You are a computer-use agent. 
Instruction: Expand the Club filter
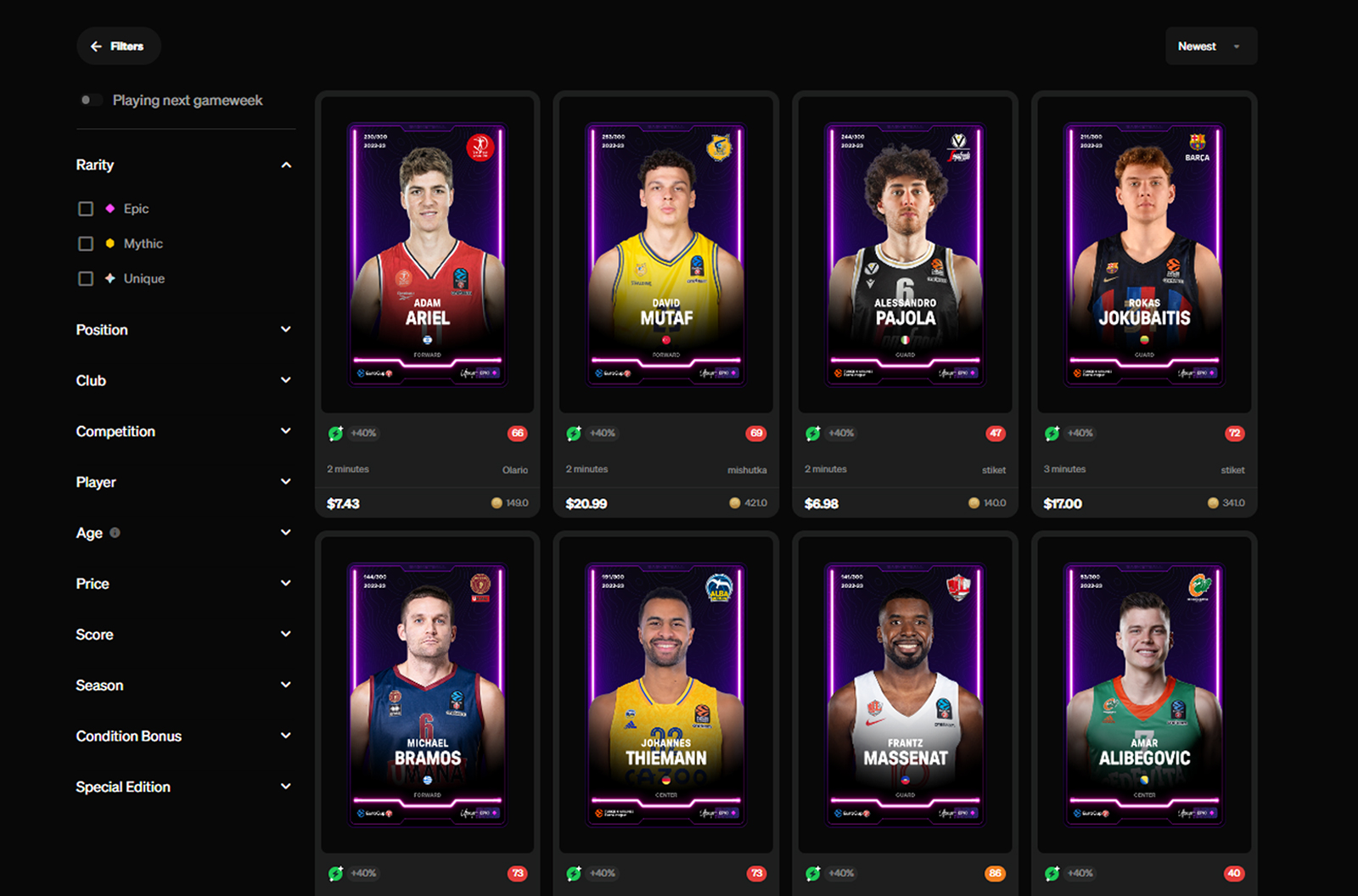[x=286, y=380]
